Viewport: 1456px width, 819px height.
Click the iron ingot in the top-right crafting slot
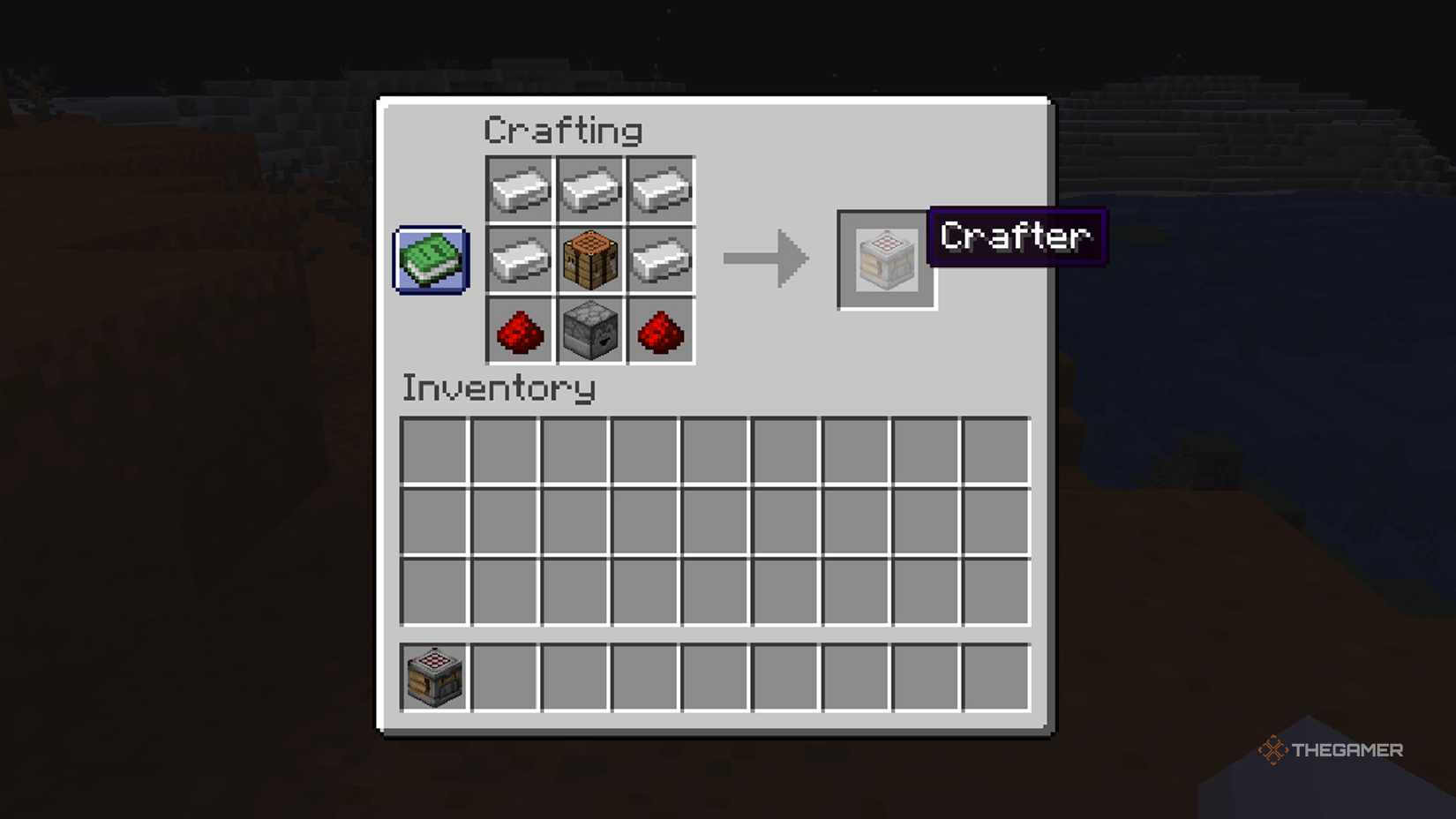[x=660, y=189]
